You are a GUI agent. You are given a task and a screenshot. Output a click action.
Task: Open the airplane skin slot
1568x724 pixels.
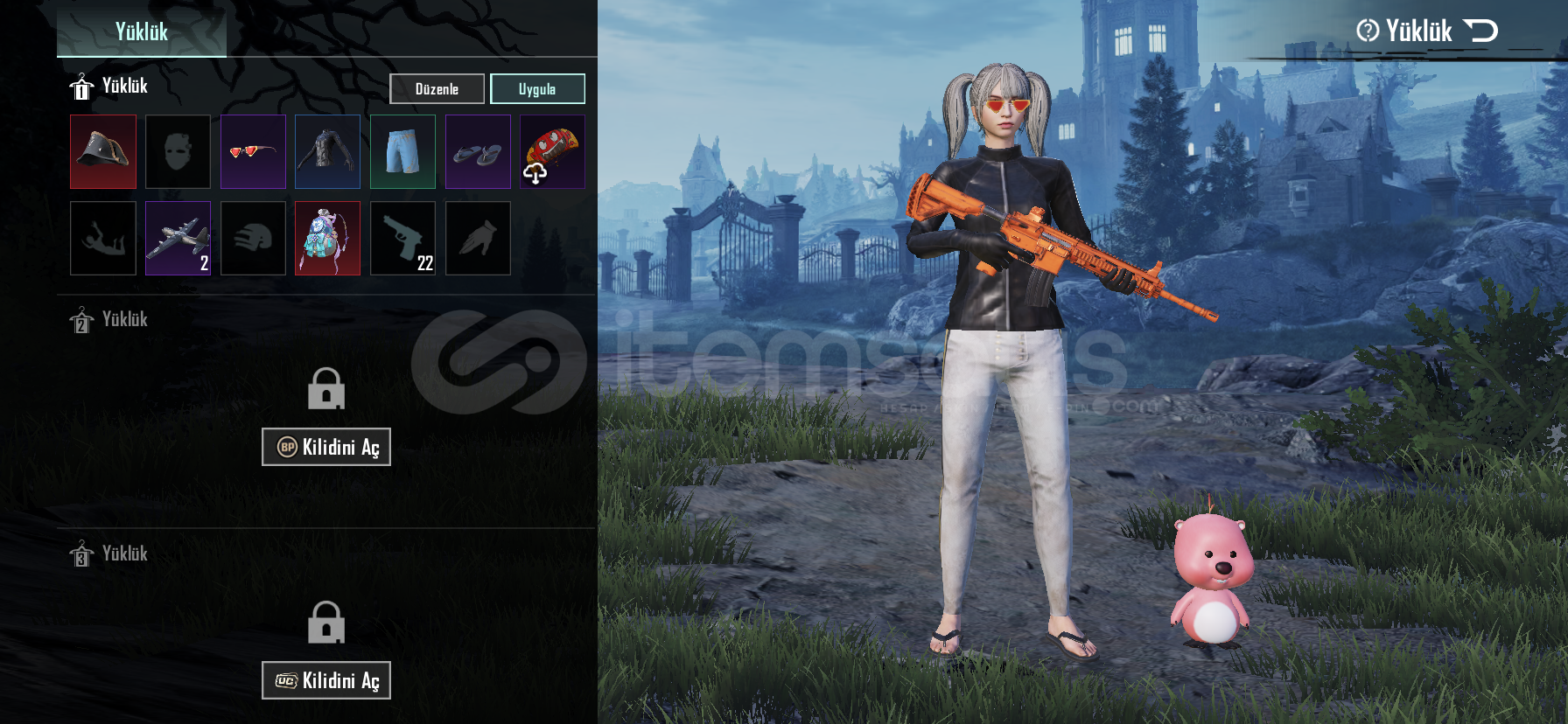tap(178, 238)
